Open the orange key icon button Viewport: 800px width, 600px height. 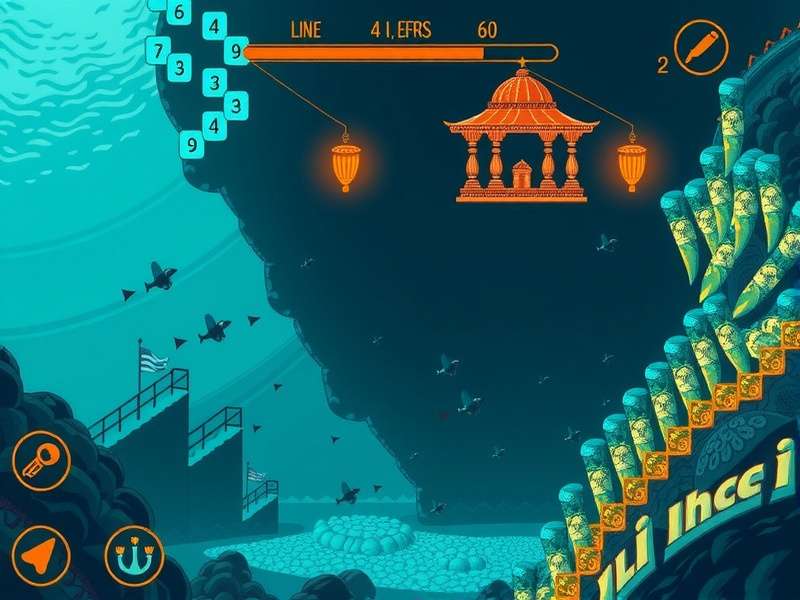(x=41, y=460)
